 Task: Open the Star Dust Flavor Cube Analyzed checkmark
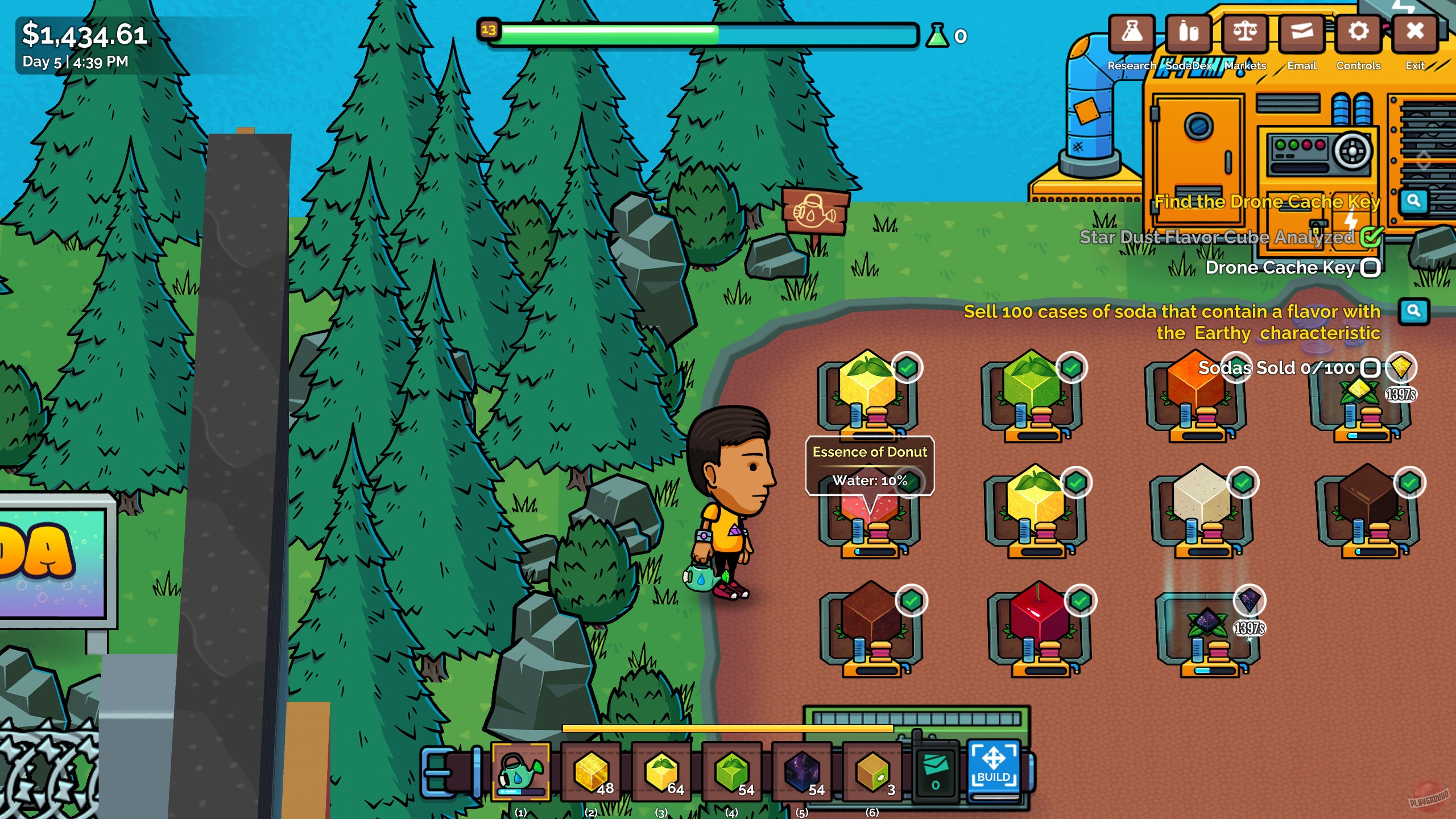click(1371, 238)
